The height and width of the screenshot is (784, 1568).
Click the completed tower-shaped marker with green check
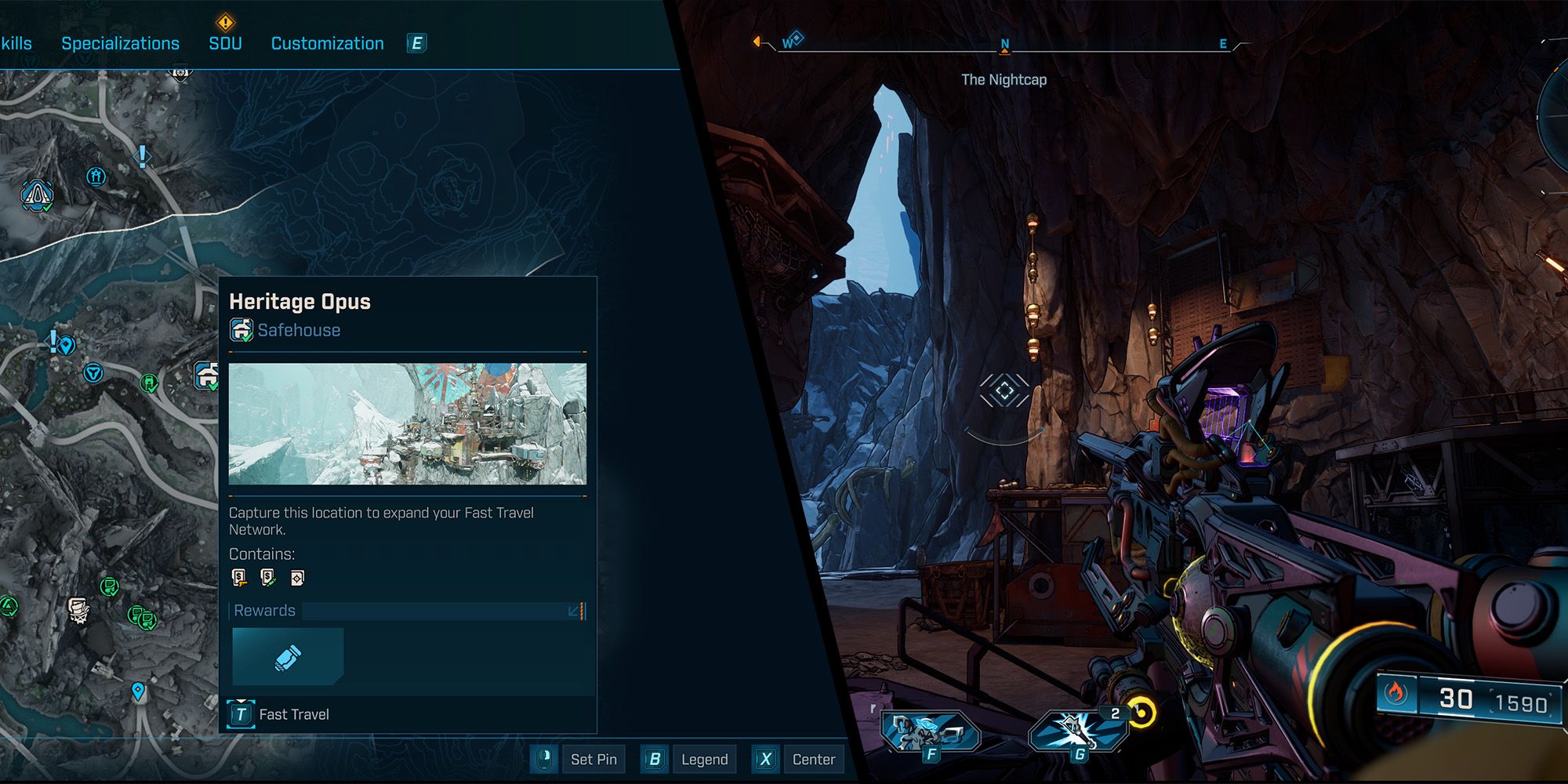tap(36, 195)
